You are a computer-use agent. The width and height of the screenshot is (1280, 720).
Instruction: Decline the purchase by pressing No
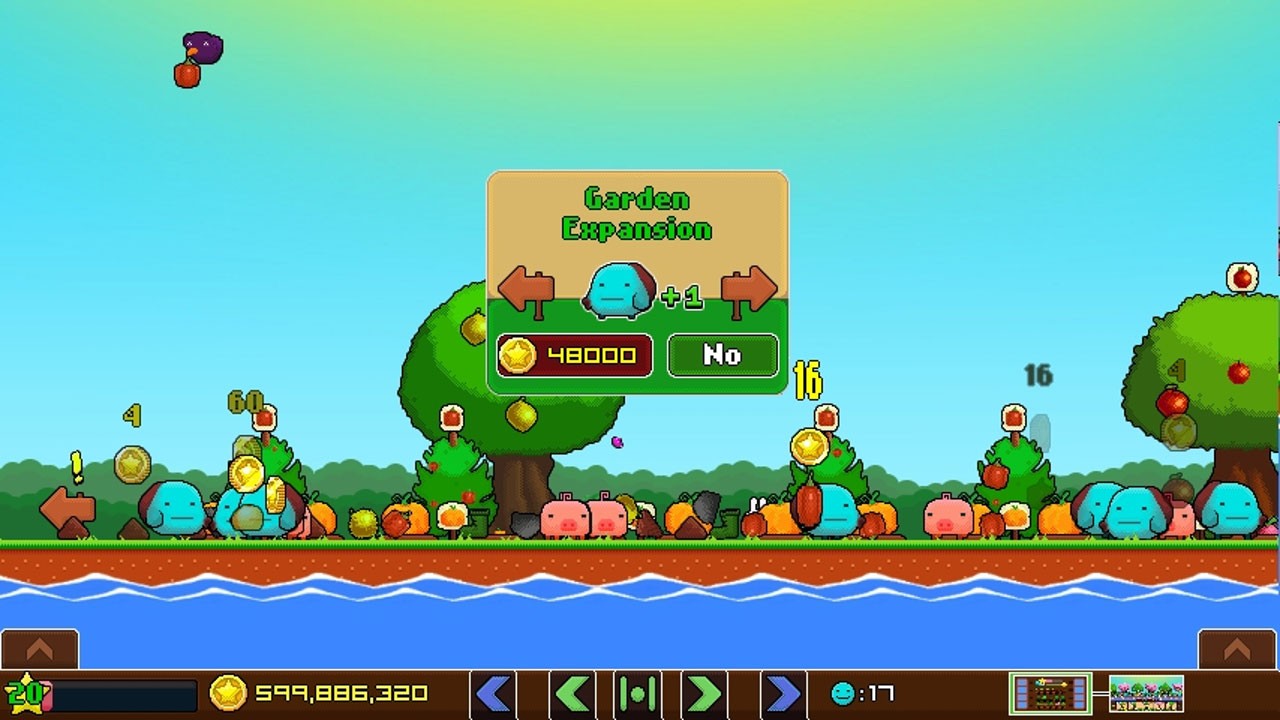(723, 354)
